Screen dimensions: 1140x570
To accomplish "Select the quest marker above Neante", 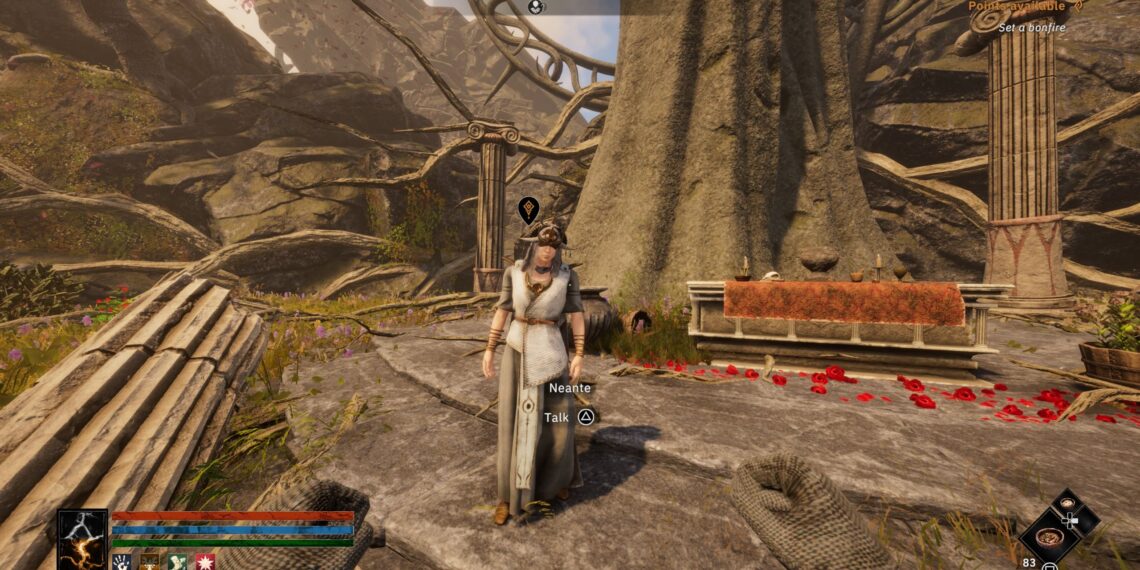I will [529, 210].
